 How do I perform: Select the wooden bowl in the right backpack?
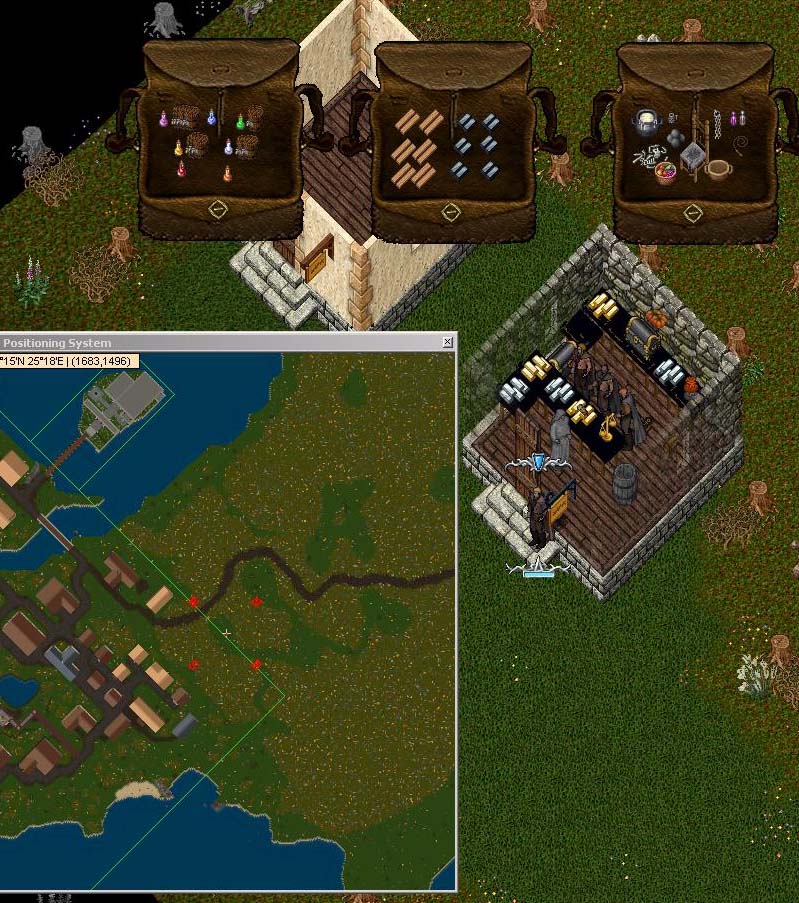coord(718,168)
